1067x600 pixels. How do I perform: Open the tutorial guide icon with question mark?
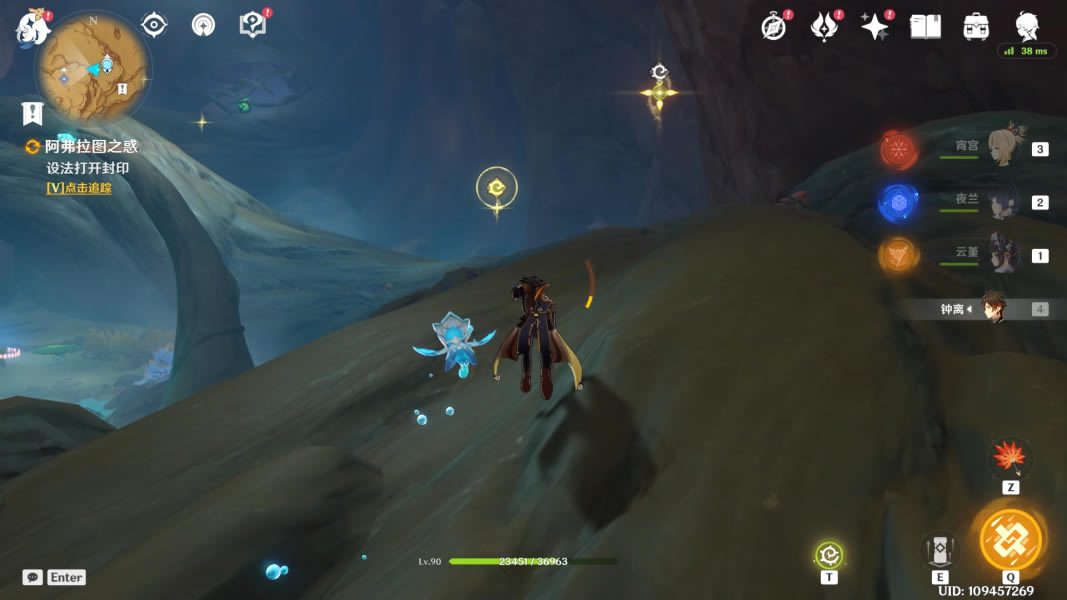252,25
